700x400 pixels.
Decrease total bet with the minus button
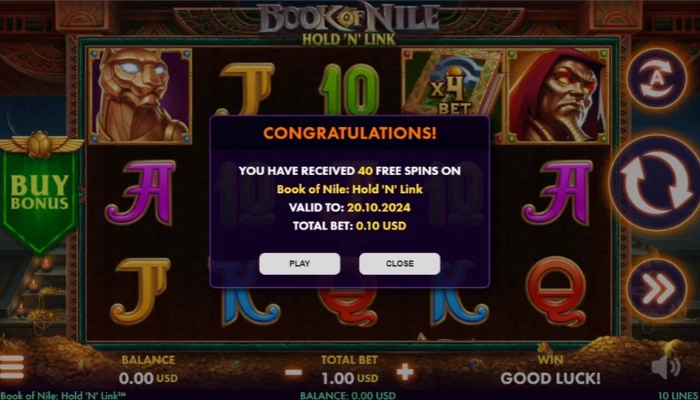(294, 372)
